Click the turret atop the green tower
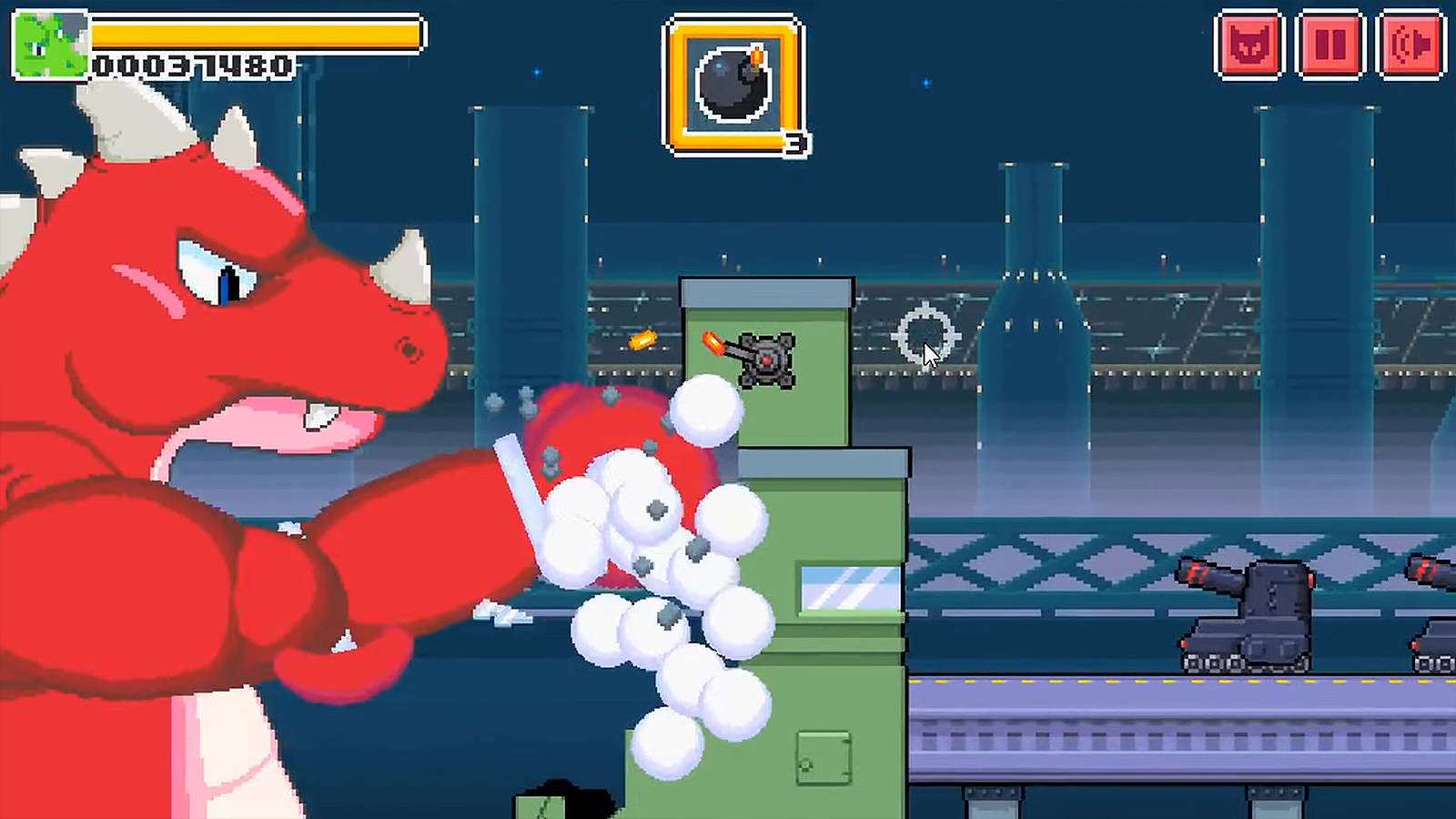 767,358
